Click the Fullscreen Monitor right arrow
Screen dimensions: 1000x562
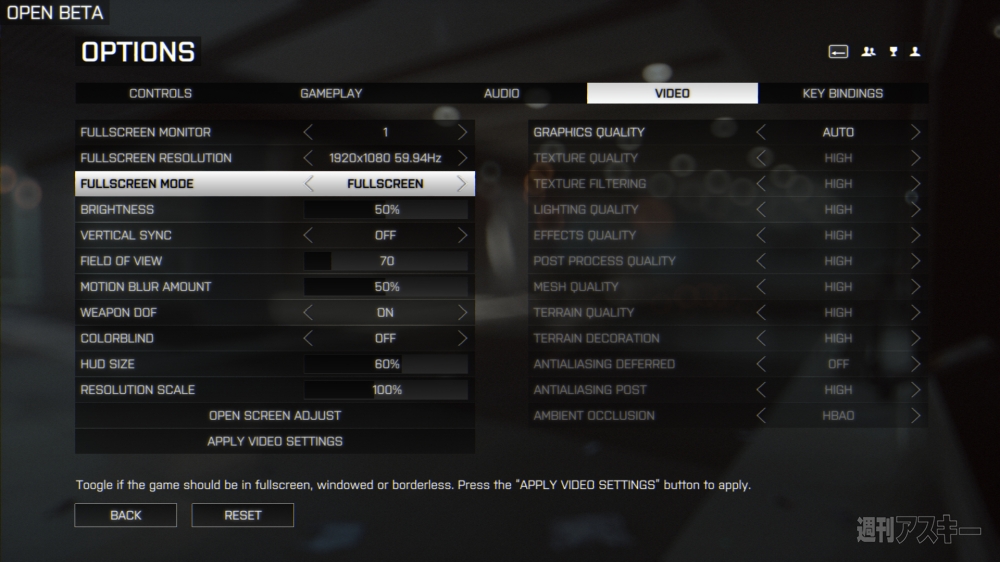click(x=462, y=132)
